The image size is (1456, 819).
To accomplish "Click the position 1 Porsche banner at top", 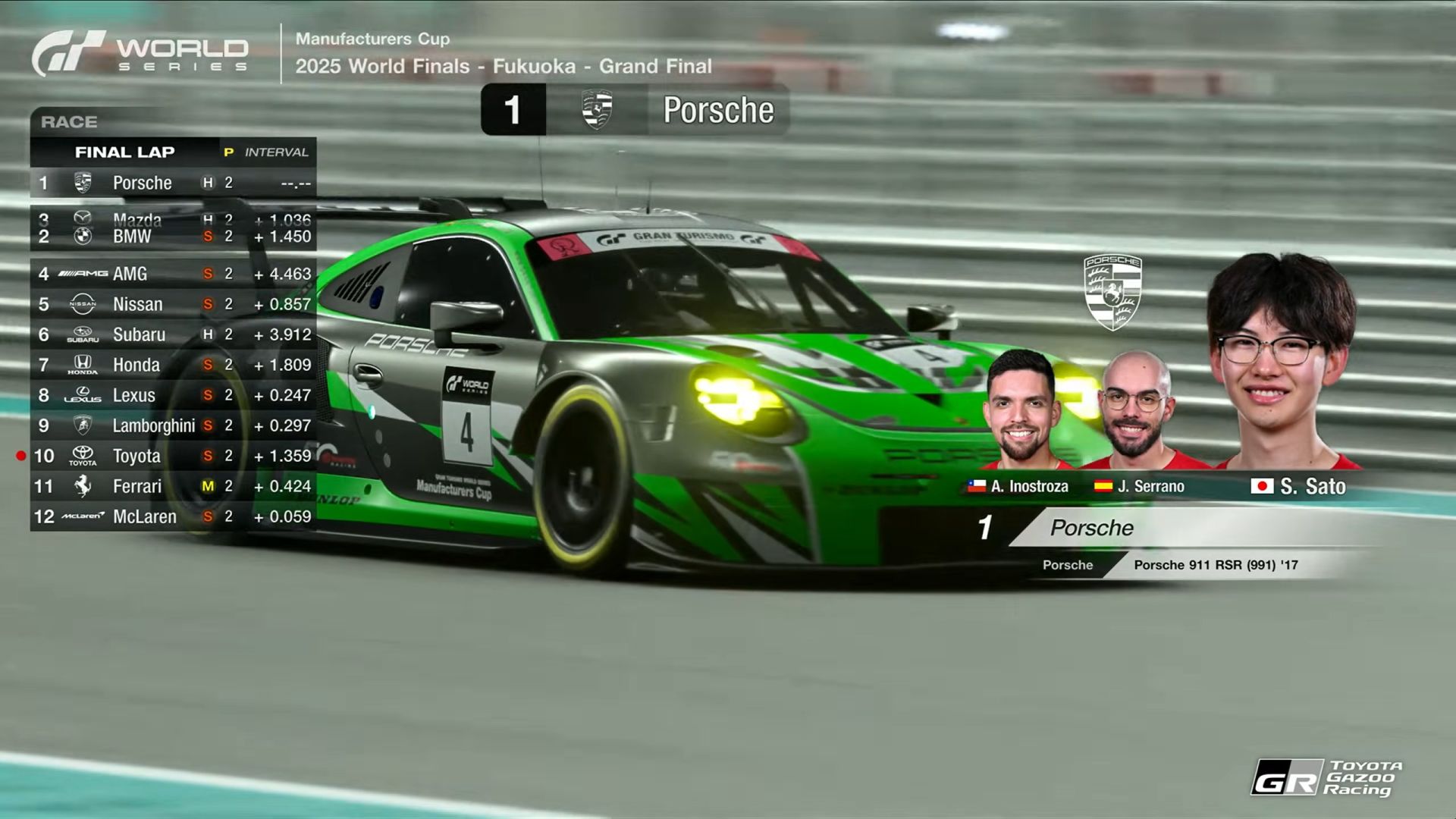I will [635, 110].
